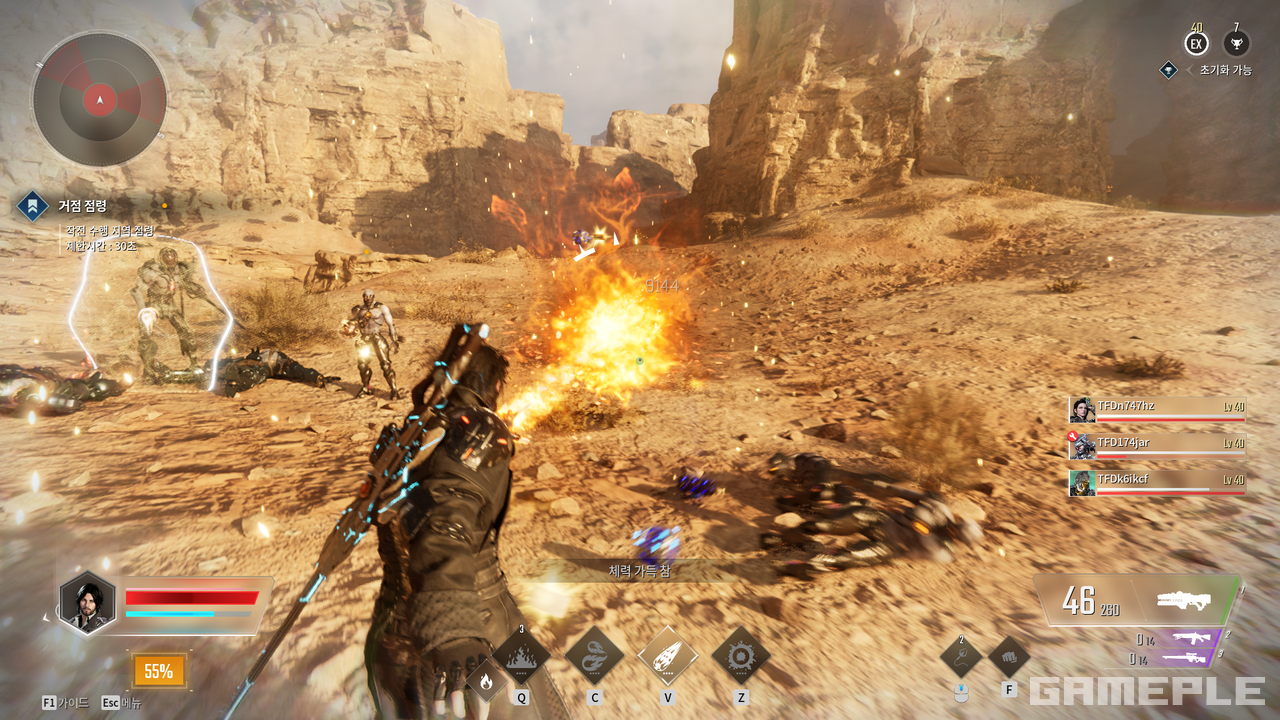The image size is (1280, 720).
Task: Trigger the highlighted meteor skill icon
Action: click(667, 657)
